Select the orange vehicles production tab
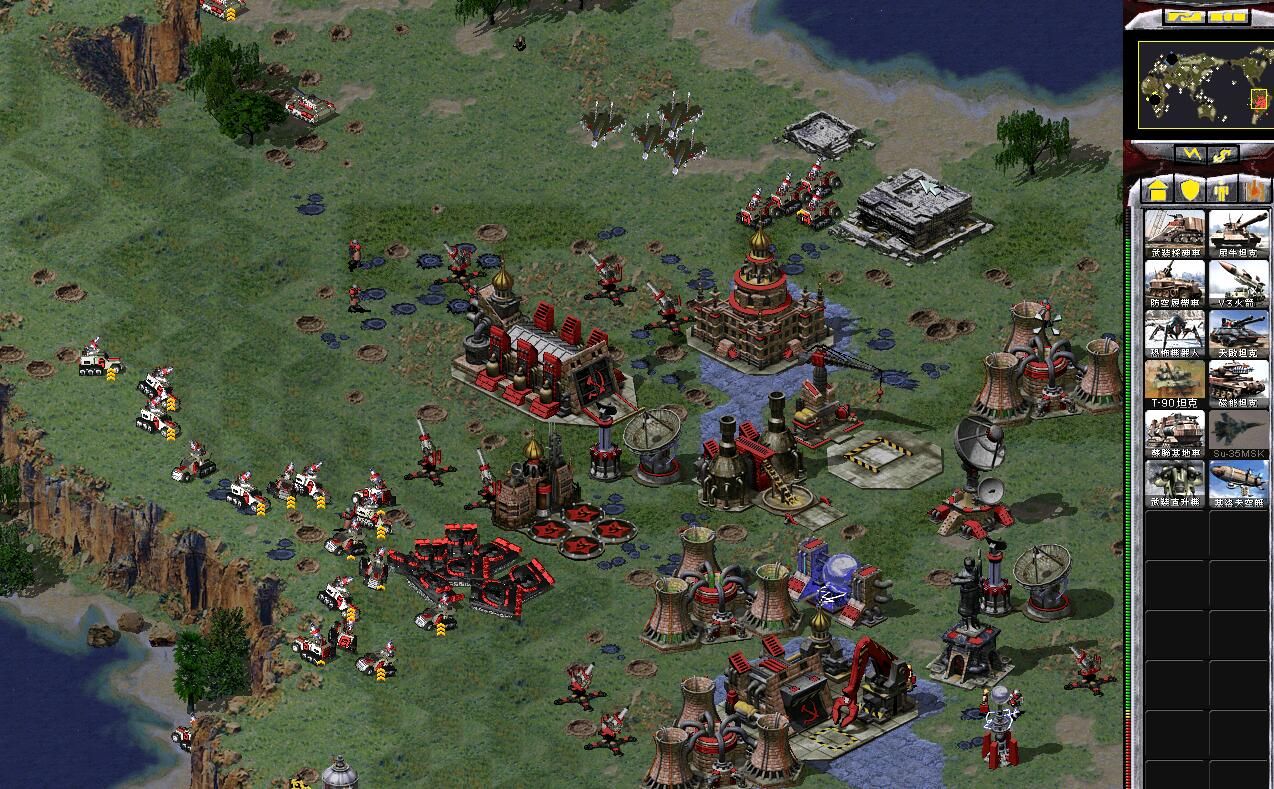1274x789 pixels. point(1252,190)
